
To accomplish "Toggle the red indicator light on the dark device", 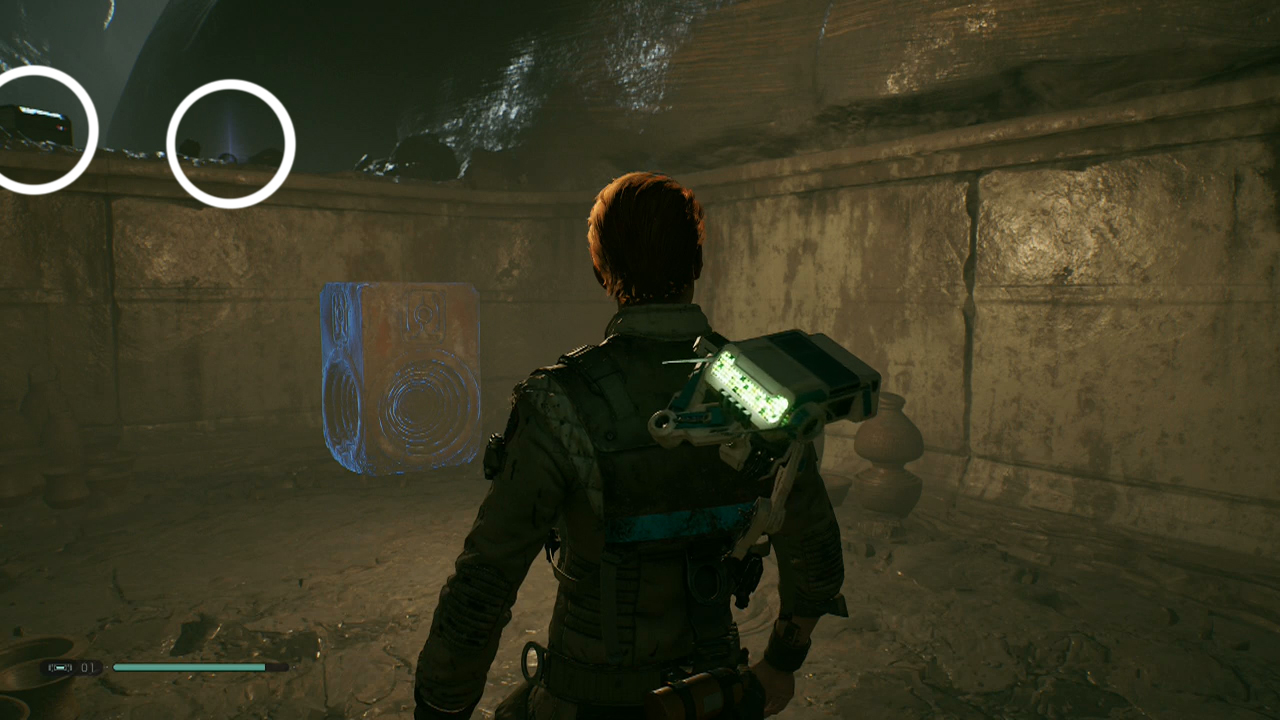I will point(60,127).
